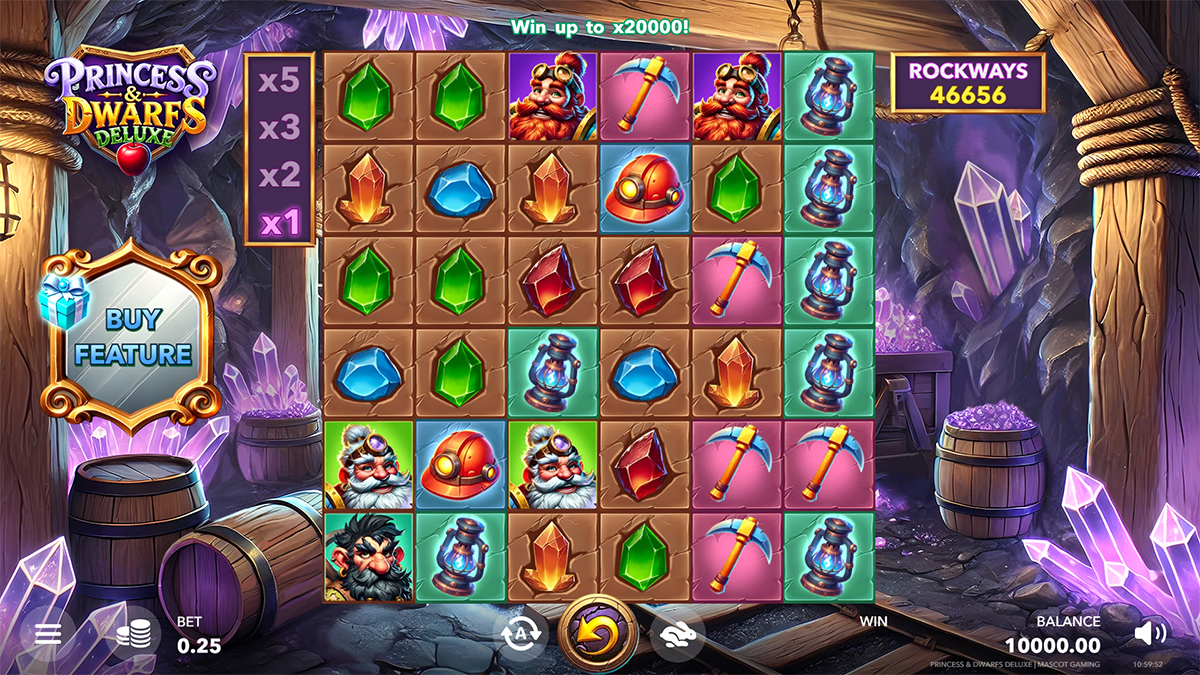Image resolution: width=1200 pixels, height=675 pixels.
Task: Toggle autoplay mode
Action: (x=520, y=634)
